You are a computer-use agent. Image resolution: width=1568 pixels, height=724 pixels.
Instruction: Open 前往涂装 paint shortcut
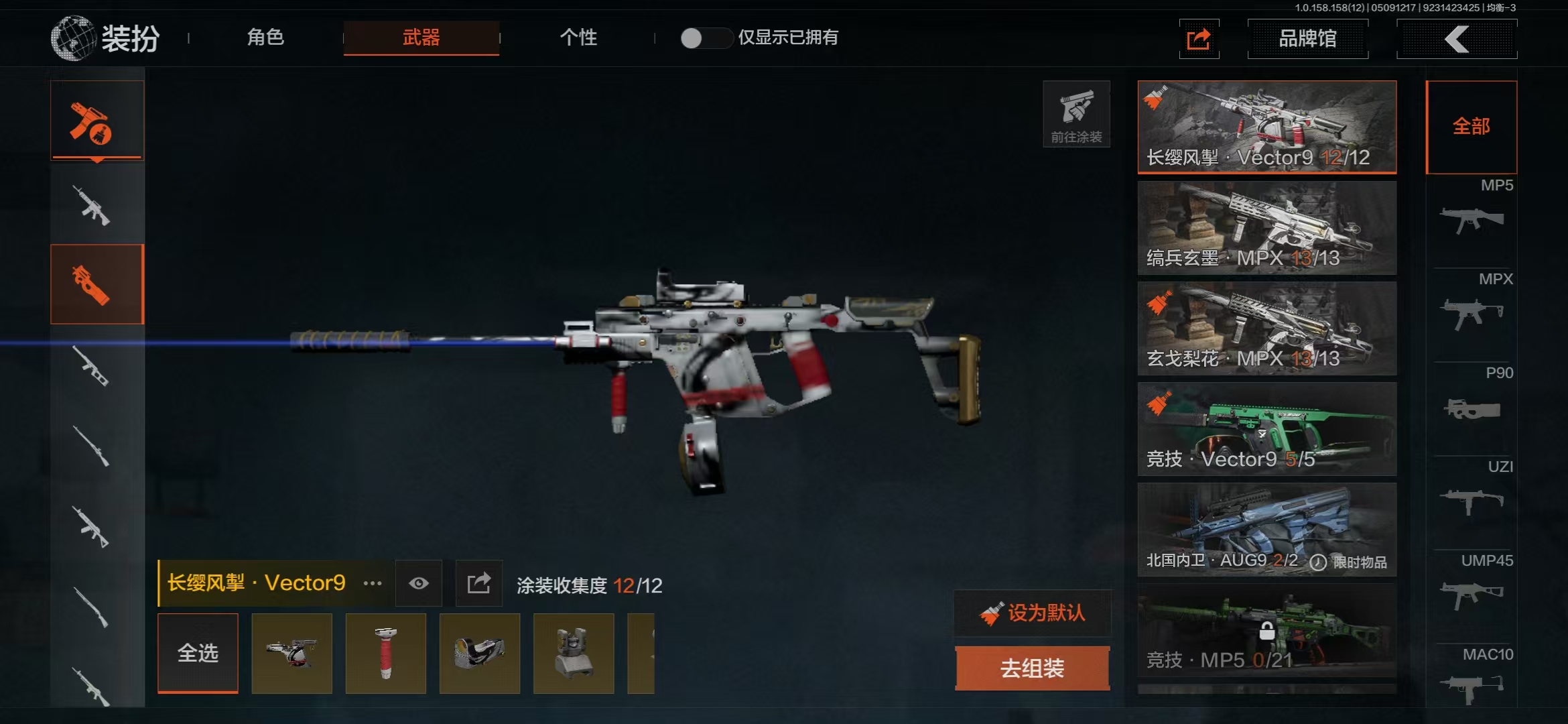point(1076,115)
